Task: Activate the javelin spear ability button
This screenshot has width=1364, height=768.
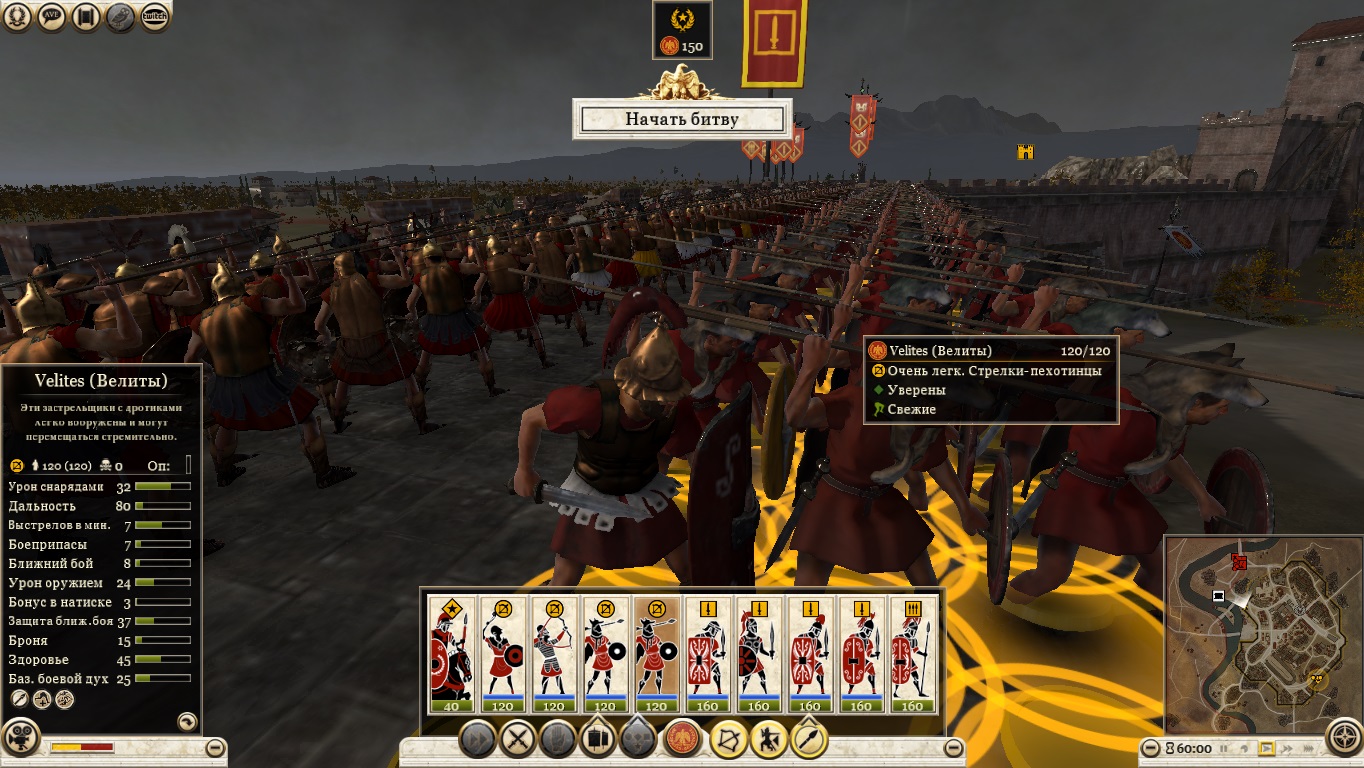Action: 808,740
